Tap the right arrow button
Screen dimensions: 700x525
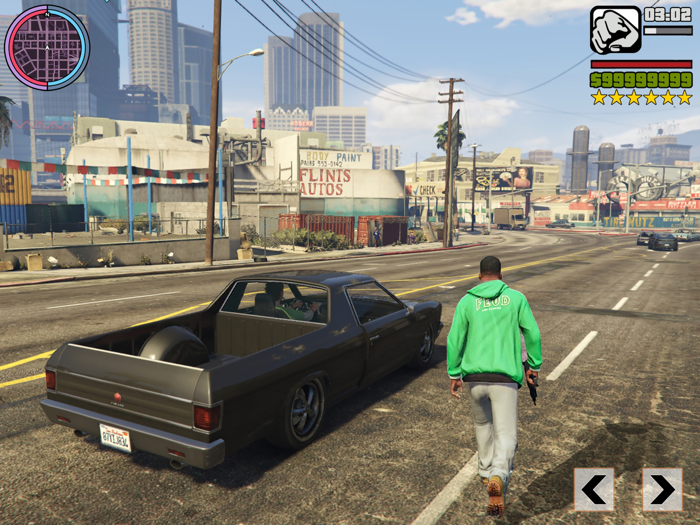click(662, 489)
